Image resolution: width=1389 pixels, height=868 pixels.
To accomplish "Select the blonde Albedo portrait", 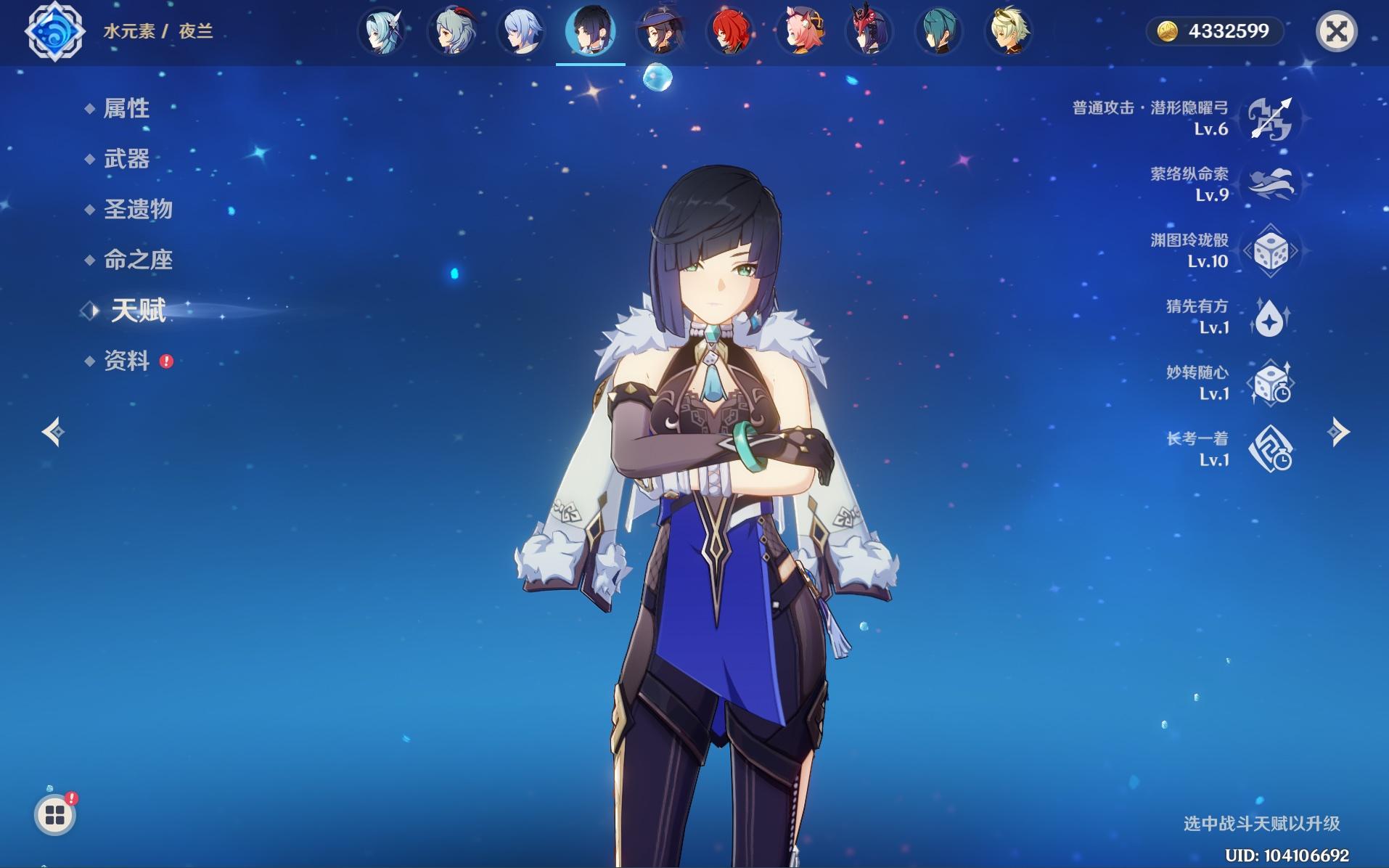I will (x=1008, y=31).
